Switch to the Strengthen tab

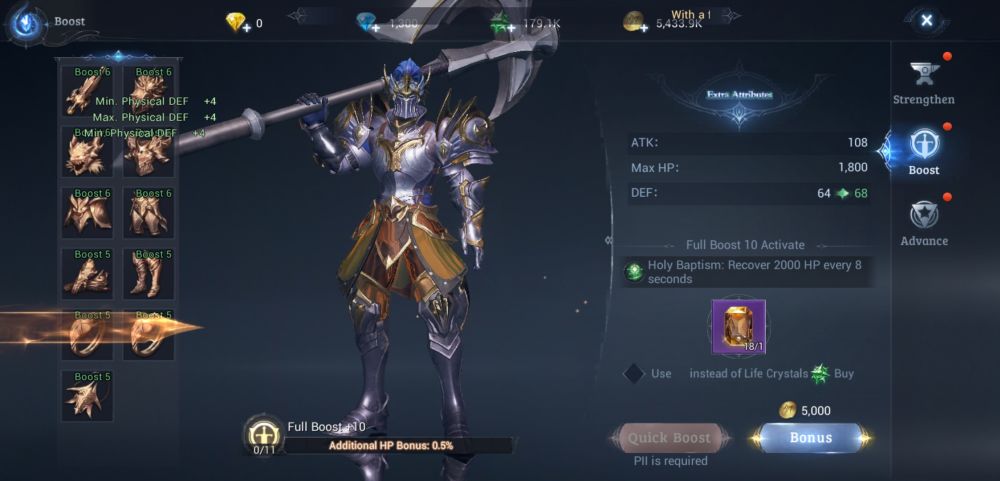(x=923, y=80)
